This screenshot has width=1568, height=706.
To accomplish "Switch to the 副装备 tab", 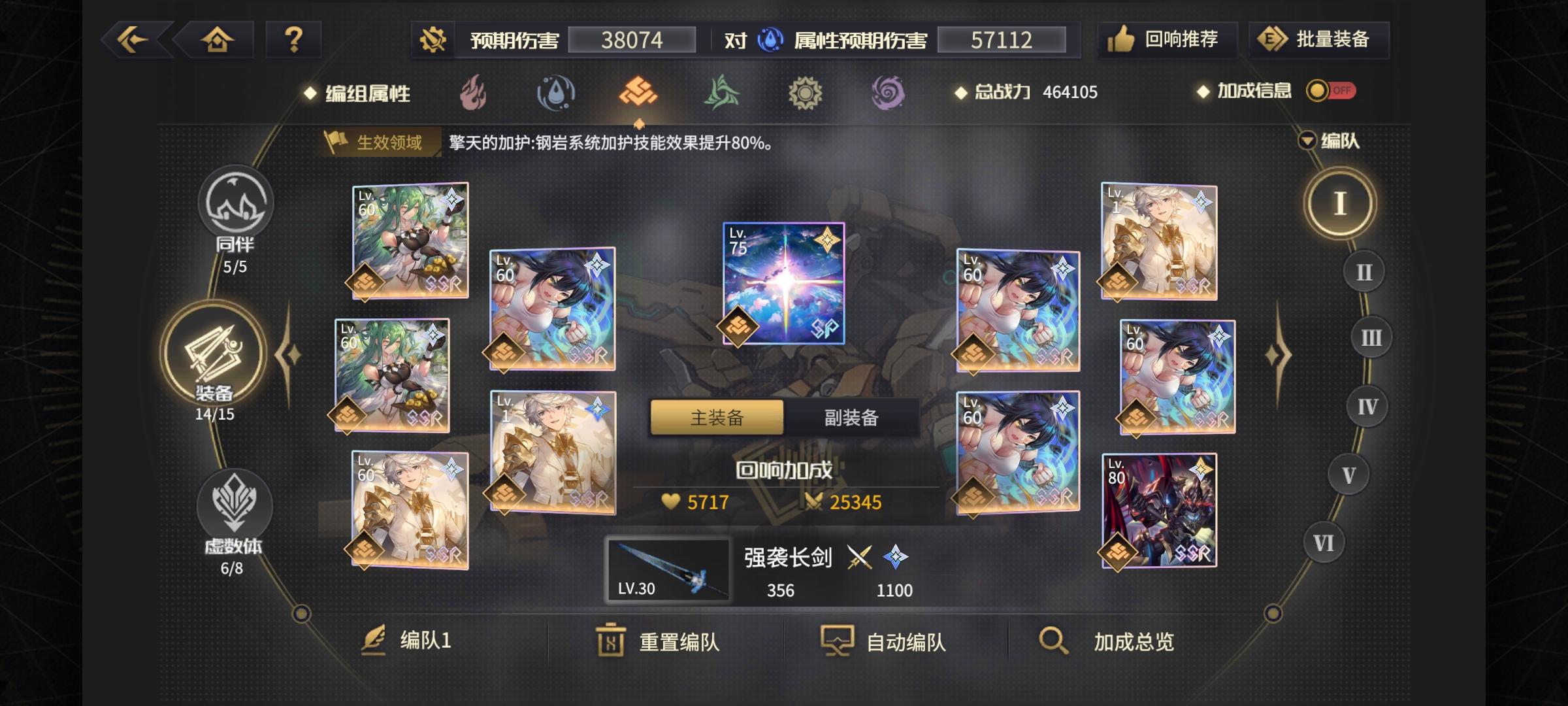I will point(850,418).
